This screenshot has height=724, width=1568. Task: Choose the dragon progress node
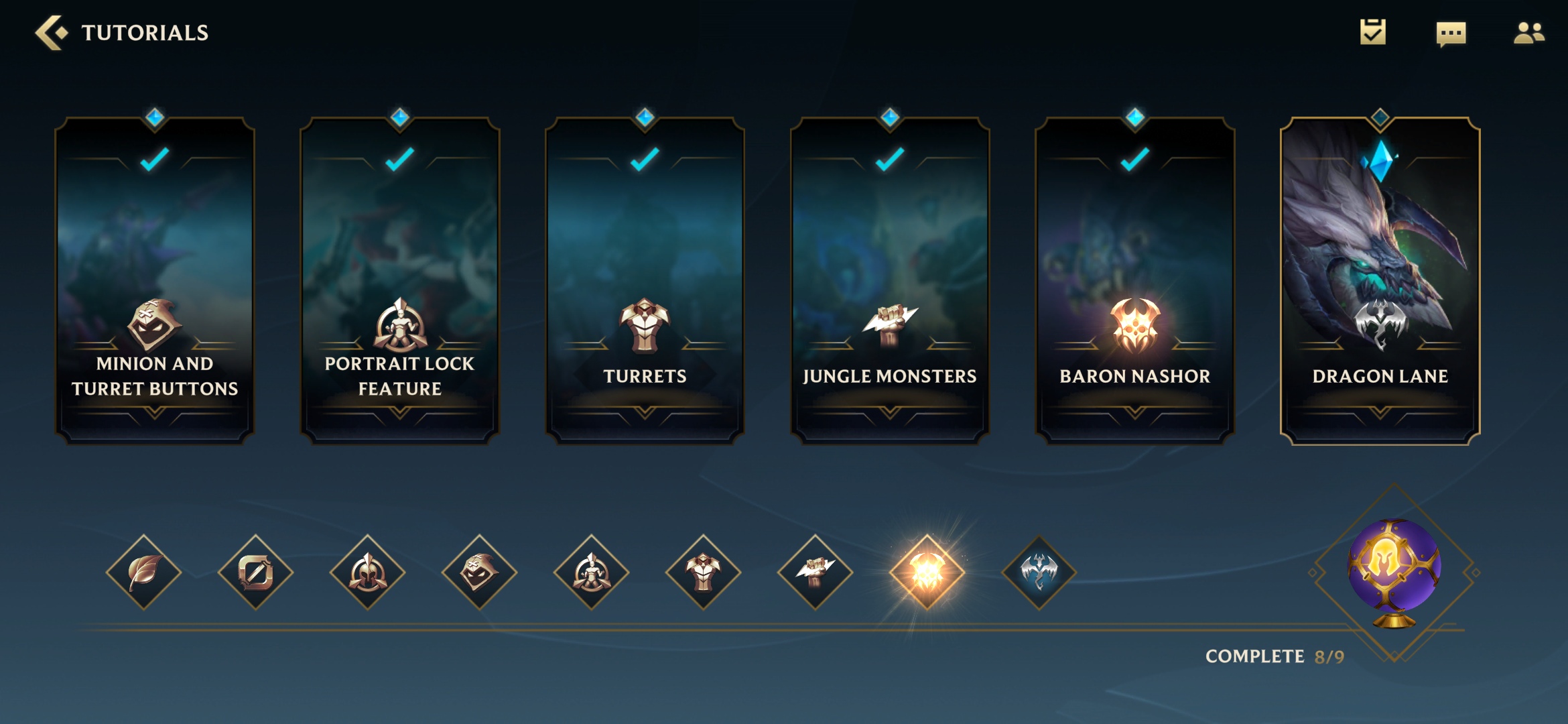point(1039,572)
